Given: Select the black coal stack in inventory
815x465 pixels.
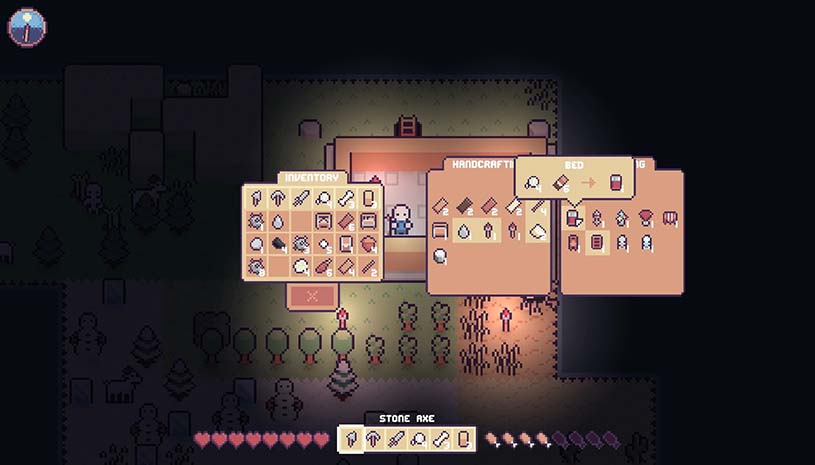Looking at the screenshot, I should click(279, 243).
